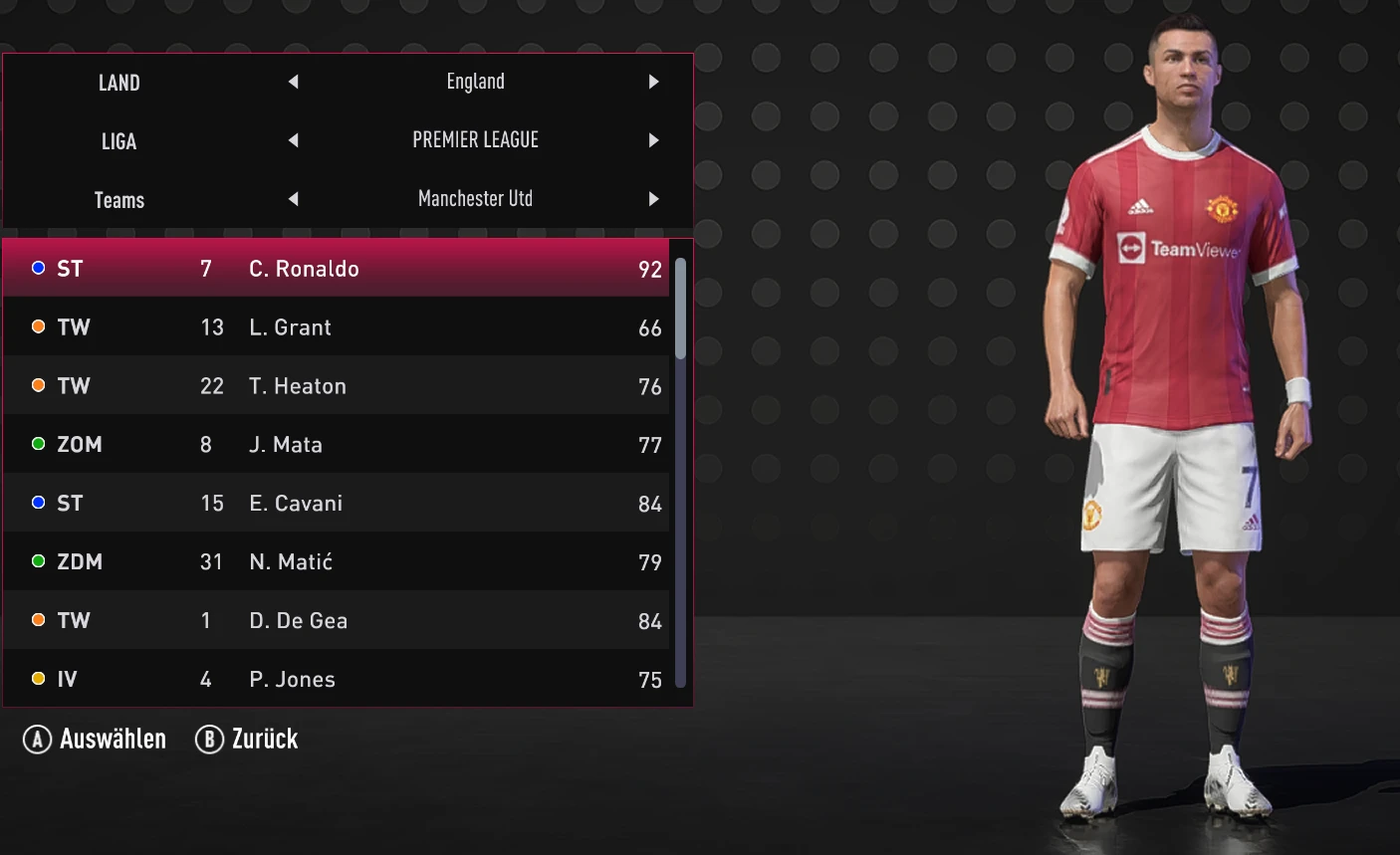
Task: Click the left arrow beside Manchester Utd
Action: point(294,199)
